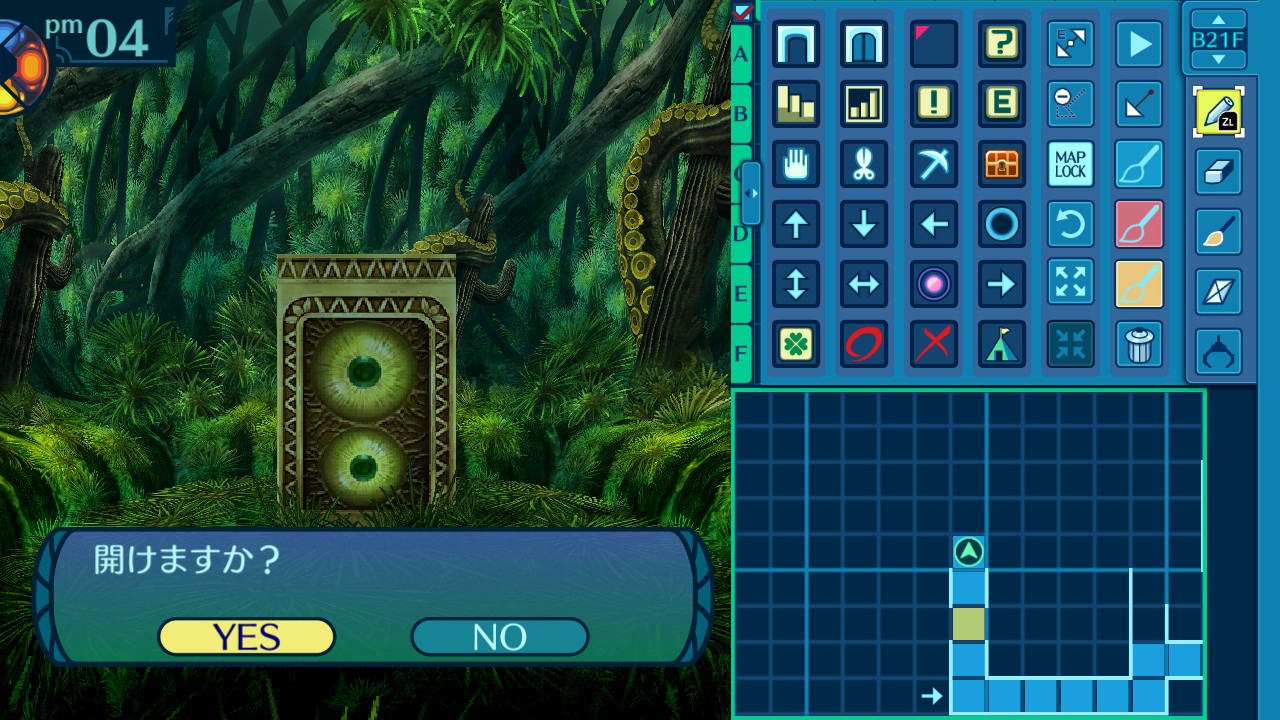This screenshot has width=1280, height=720.
Task: Select the red paintbrush floor color
Action: (x=1139, y=224)
